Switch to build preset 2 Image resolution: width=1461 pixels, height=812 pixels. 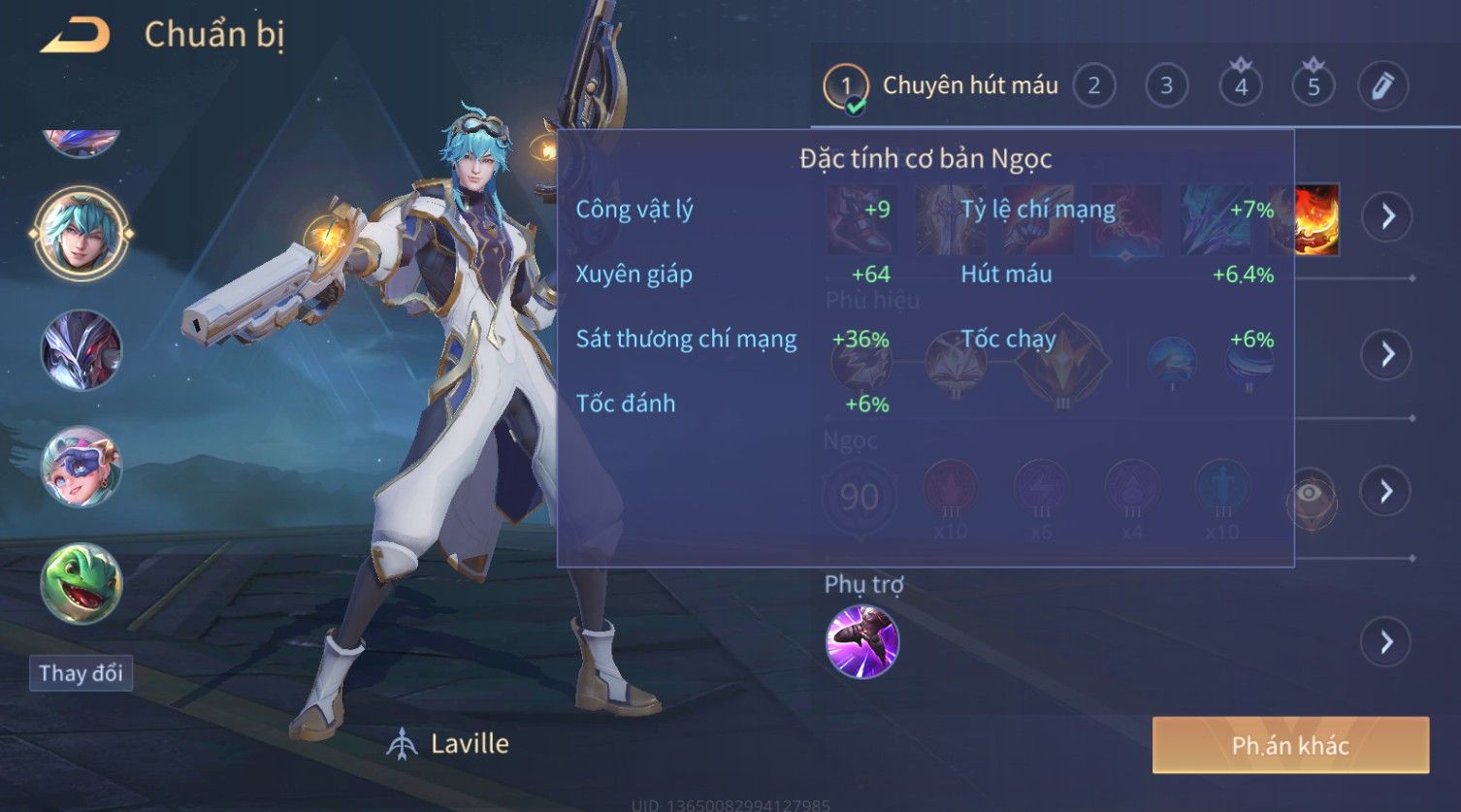click(x=1093, y=86)
